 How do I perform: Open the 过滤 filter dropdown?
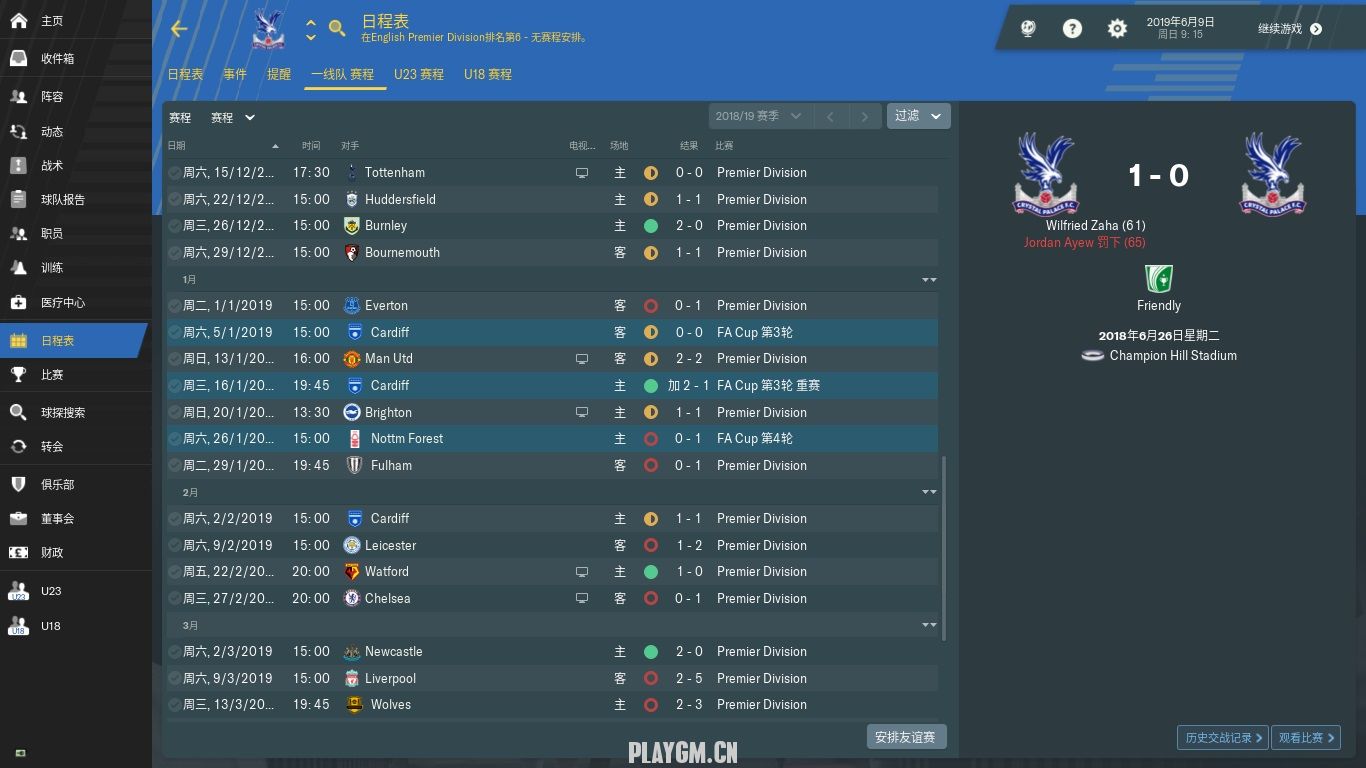click(918, 116)
